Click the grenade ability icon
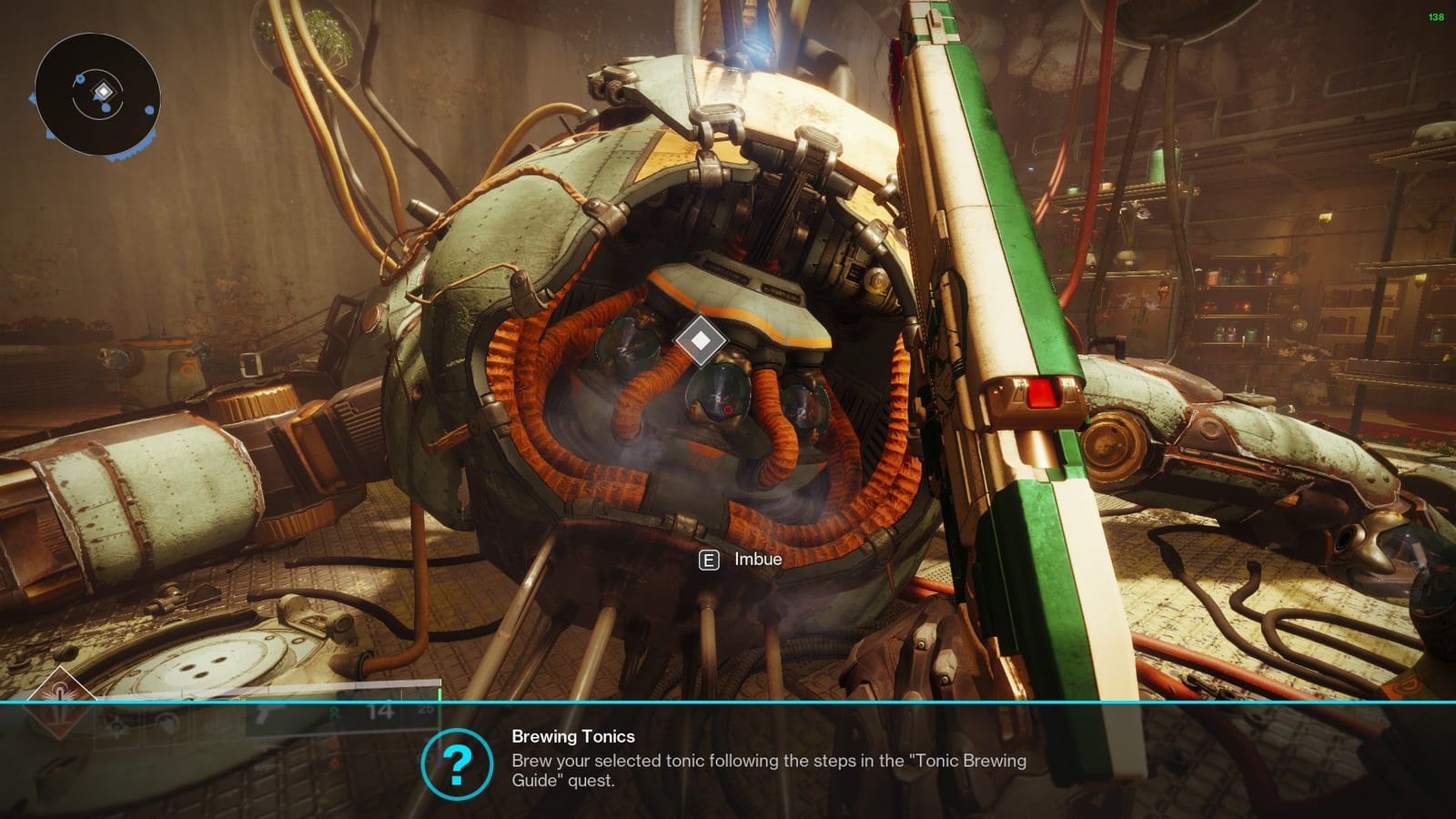 tap(217, 728)
